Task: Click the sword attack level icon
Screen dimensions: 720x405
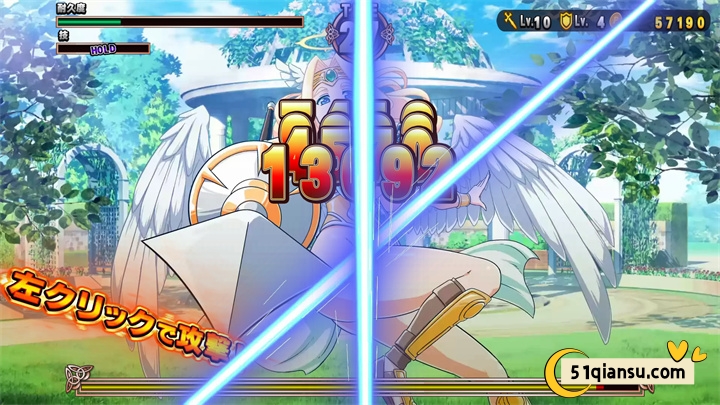Action: coord(509,20)
